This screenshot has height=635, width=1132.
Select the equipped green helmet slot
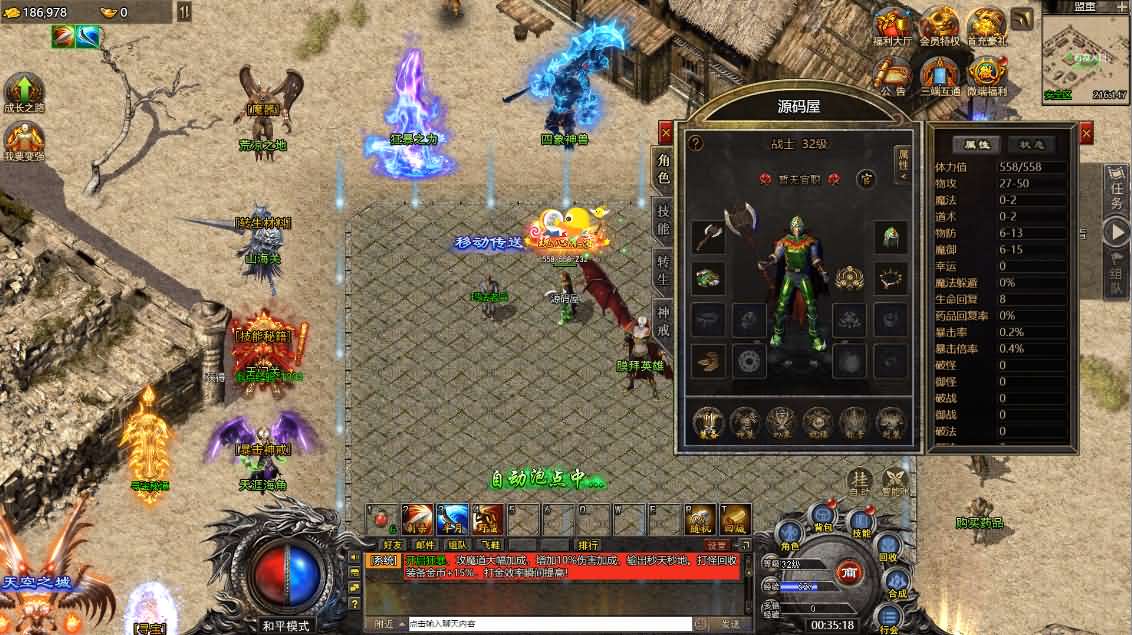coord(891,236)
